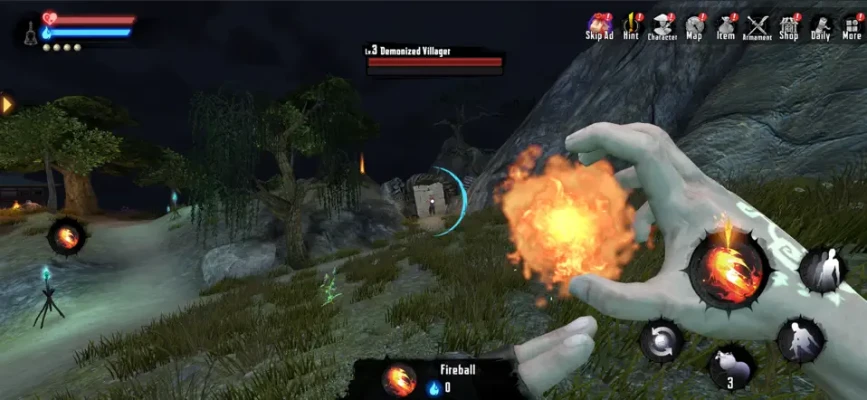This screenshot has height=400, width=867.
Task: Use the potion gourd with count 3
Action: pos(731,366)
